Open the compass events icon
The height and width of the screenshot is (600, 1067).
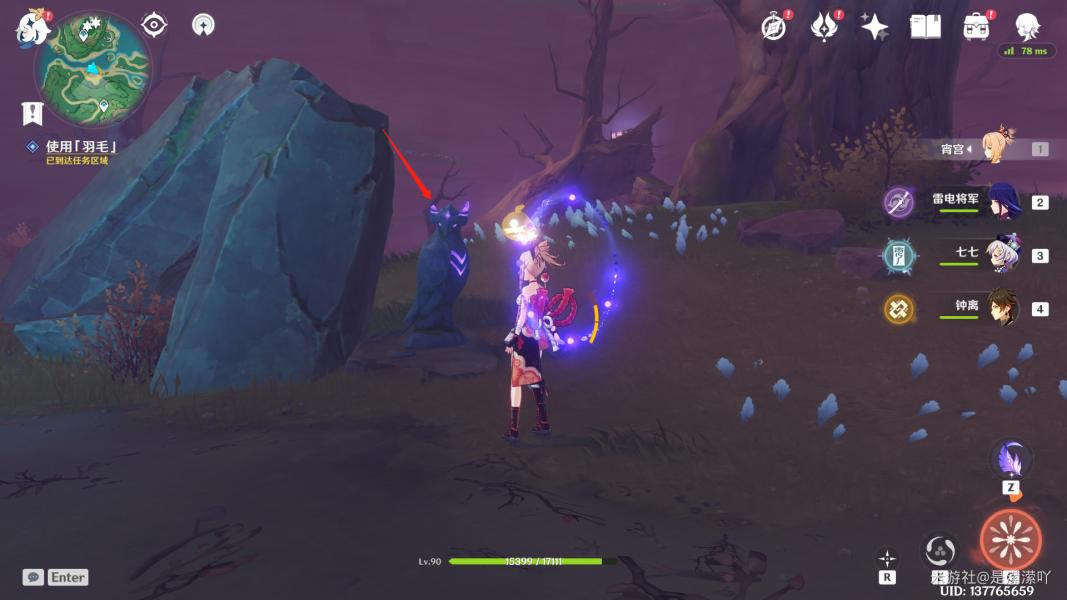coord(774,27)
